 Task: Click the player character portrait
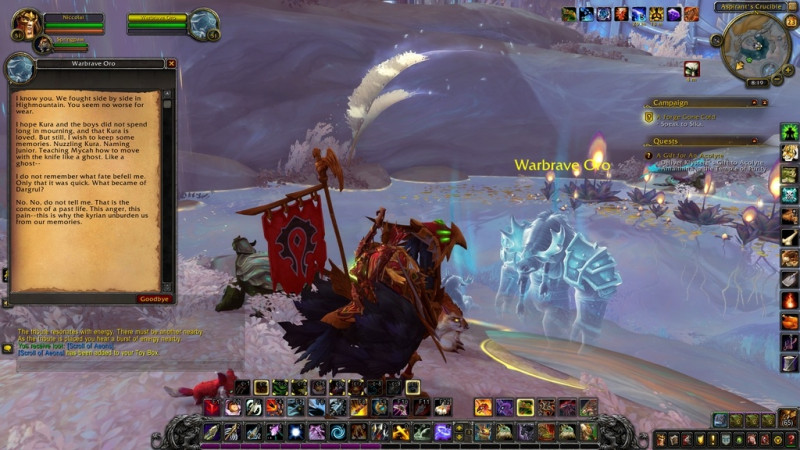(27, 22)
